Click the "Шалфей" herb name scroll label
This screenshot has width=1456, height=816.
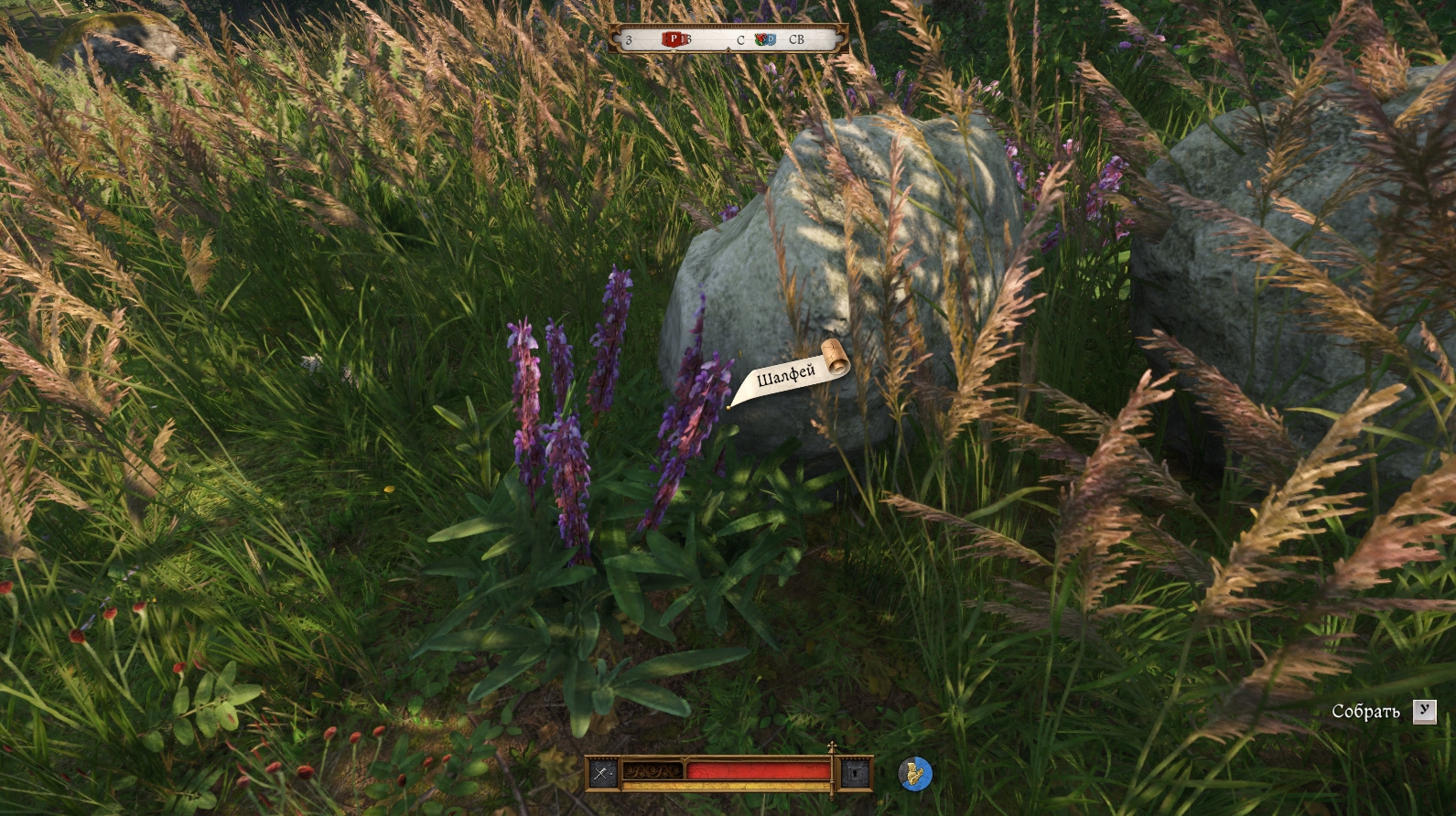coord(786,375)
